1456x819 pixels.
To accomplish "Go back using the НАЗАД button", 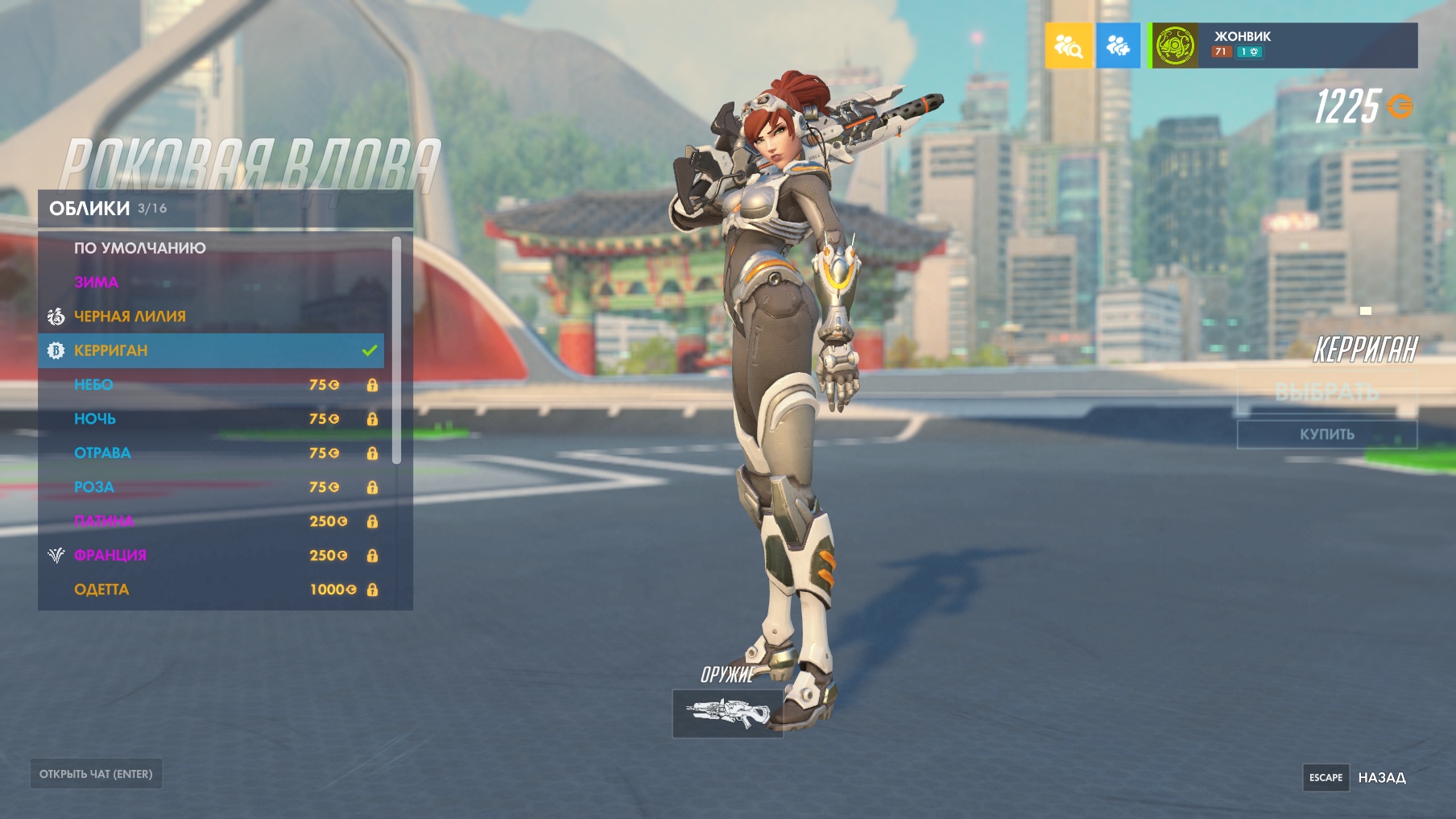I will (1381, 777).
